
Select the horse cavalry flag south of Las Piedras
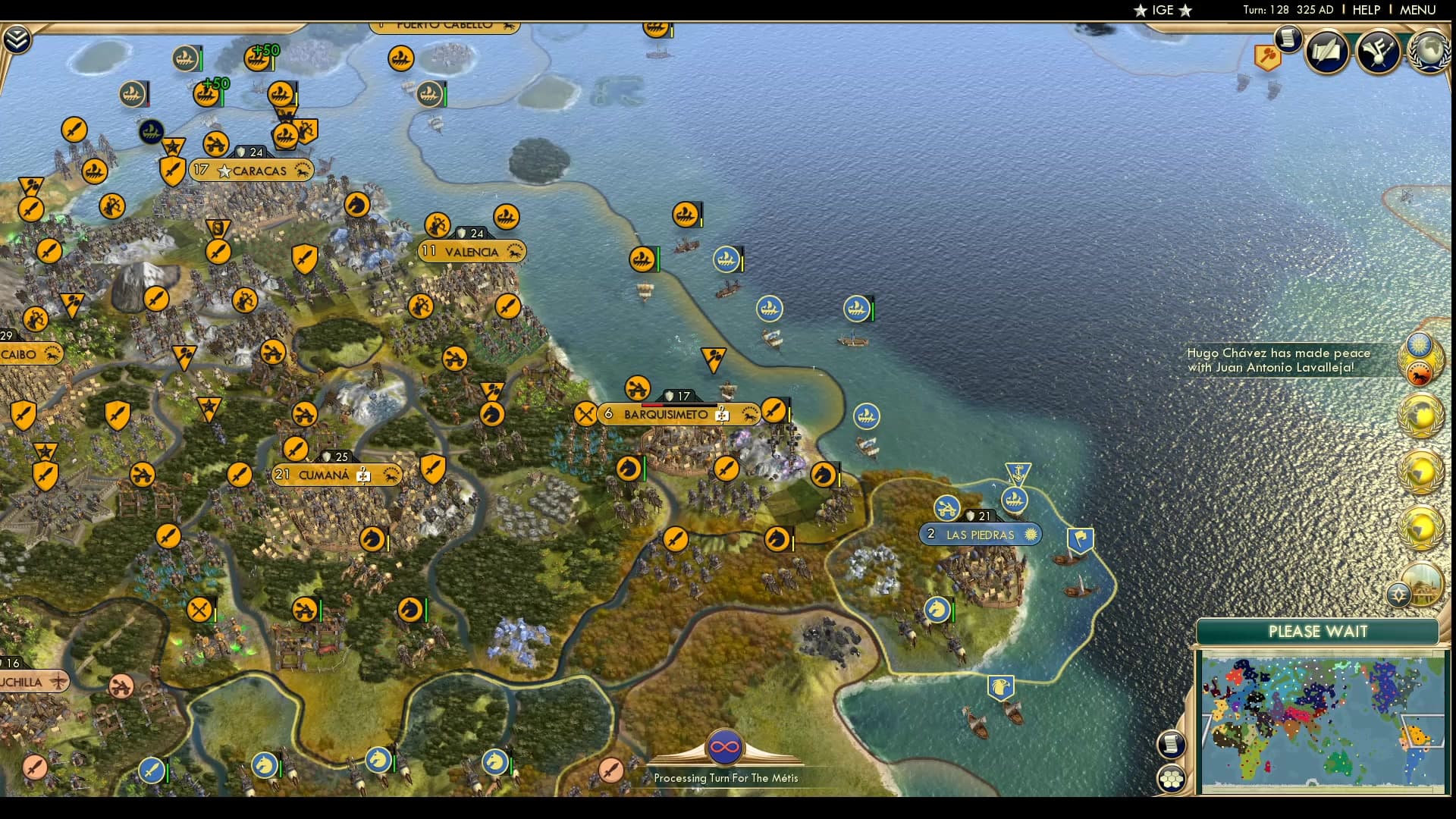937,607
